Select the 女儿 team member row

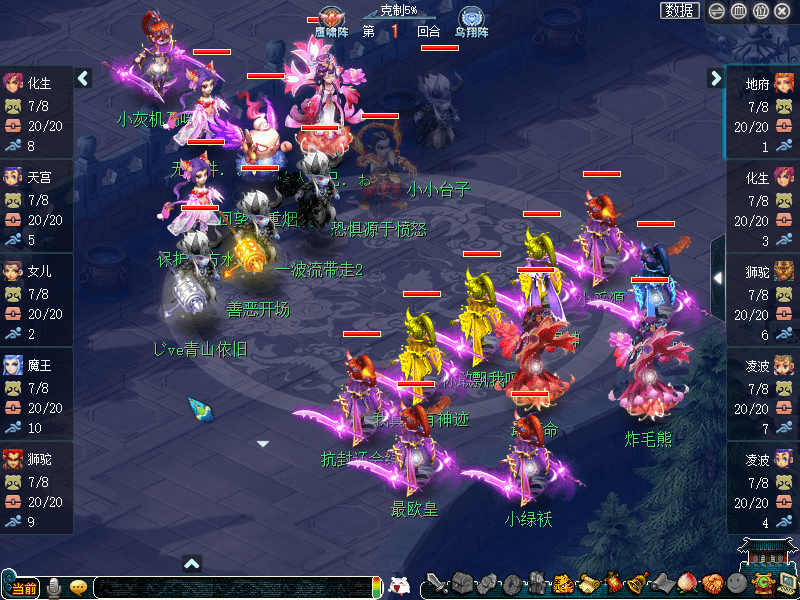tap(36, 300)
